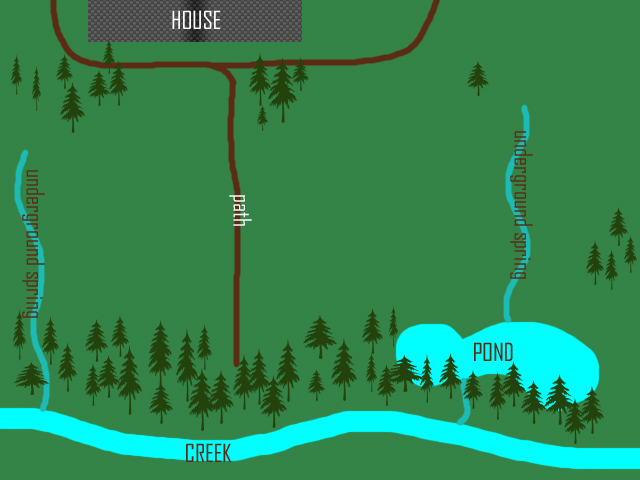The image size is (640, 480).
Task: Choose the POND on the map
Action: point(493,352)
